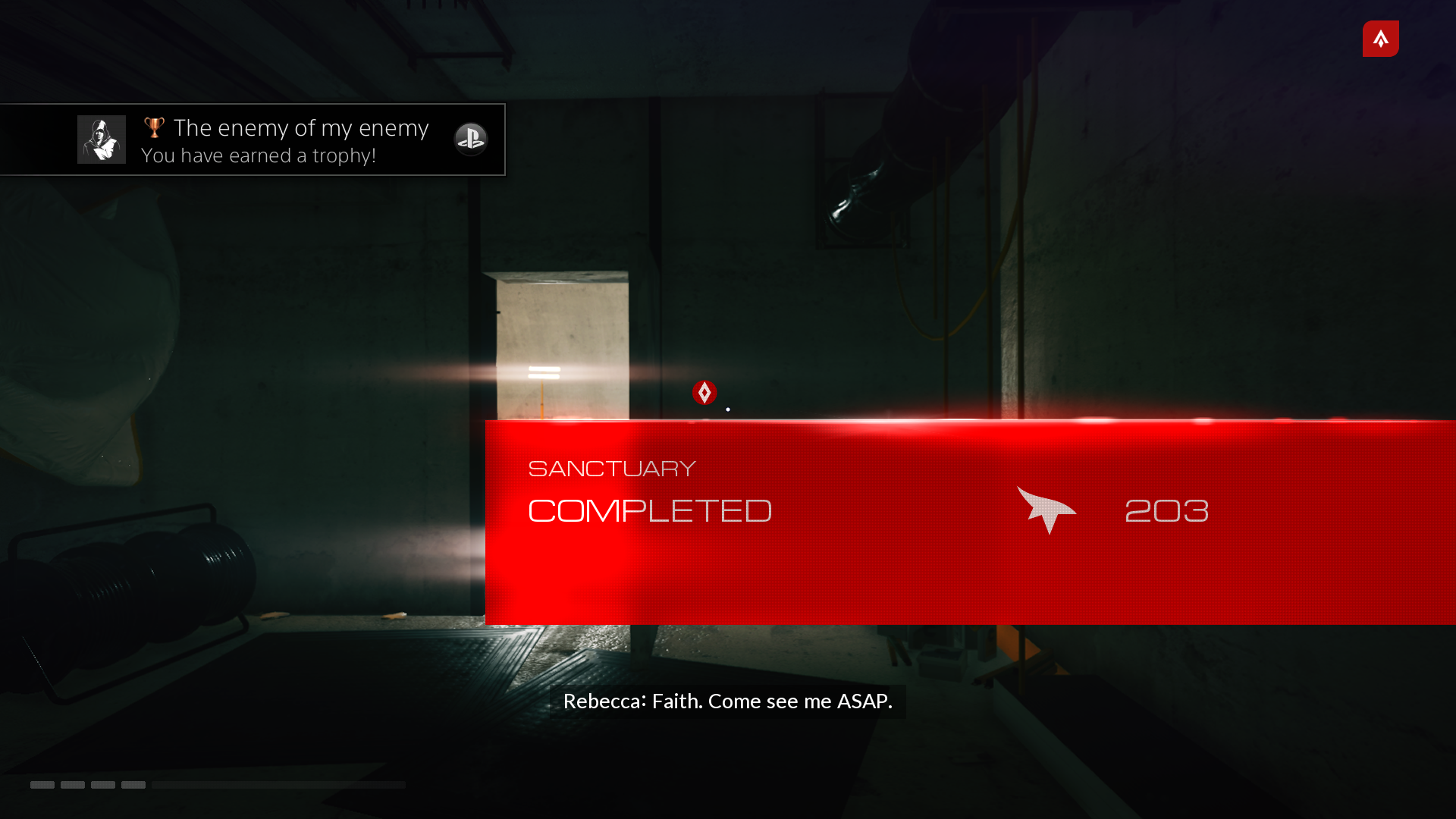
Task: Click the white runner arrow beside 203
Action: tap(1048, 510)
